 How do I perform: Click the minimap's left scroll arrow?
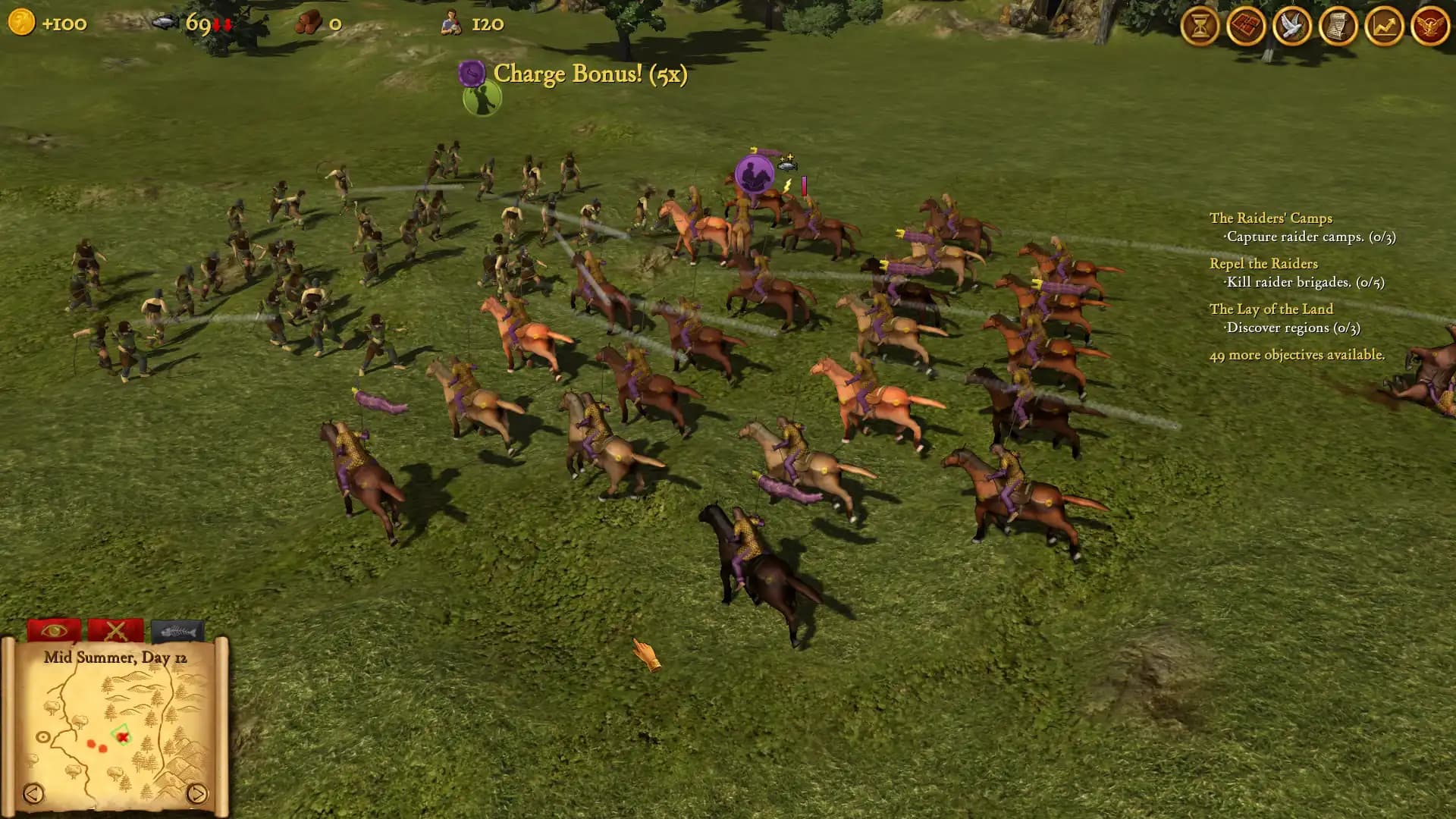[x=35, y=793]
